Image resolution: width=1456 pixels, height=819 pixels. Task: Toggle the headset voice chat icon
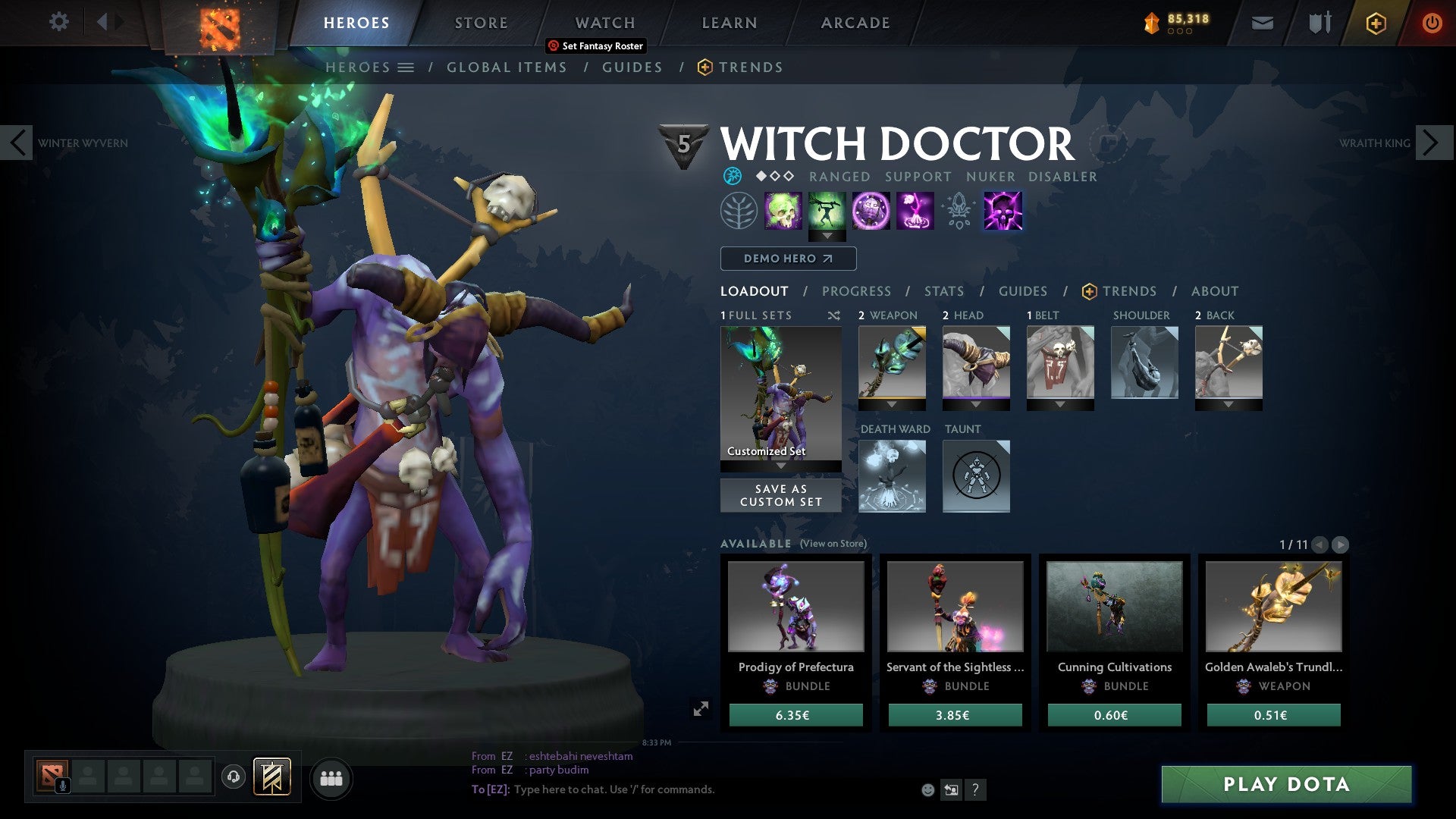(x=233, y=777)
